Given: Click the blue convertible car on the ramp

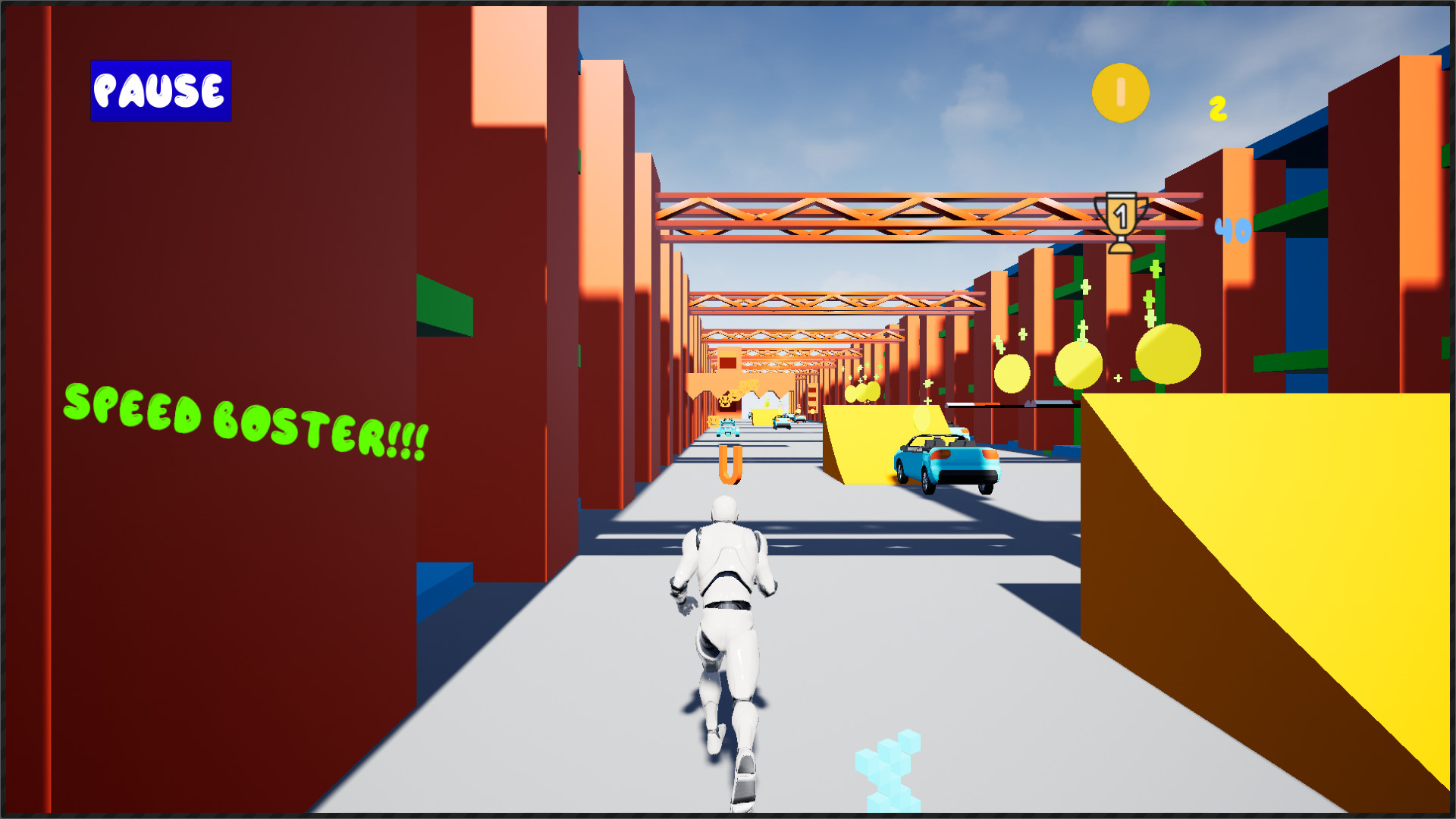Looking at the screenshot, I should click(948, 459).
